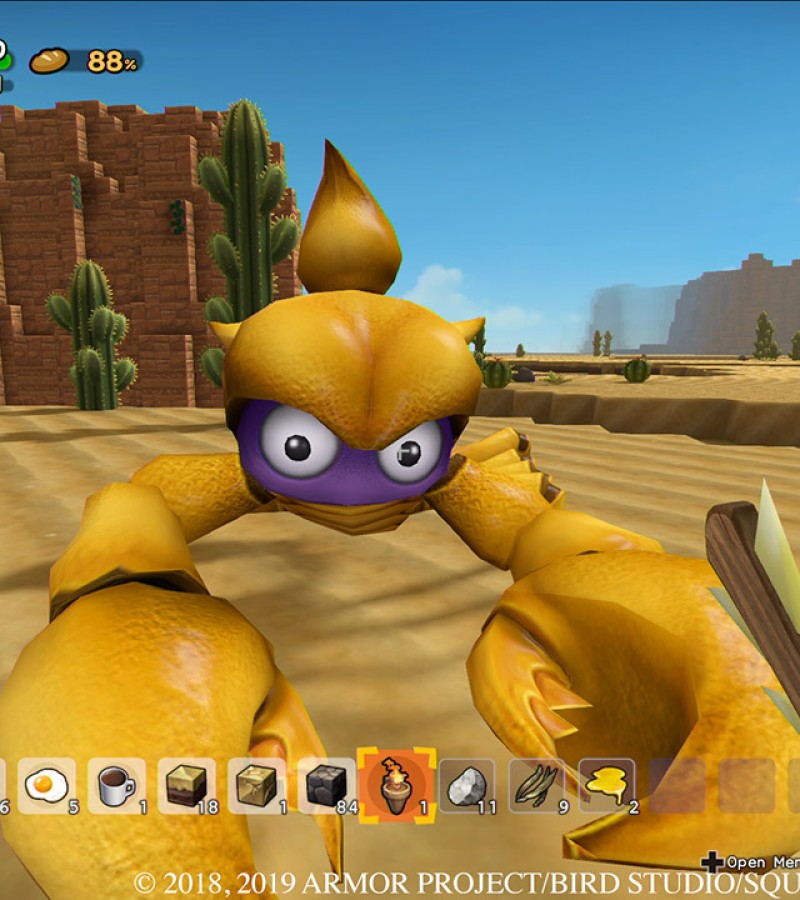Select the grey stone item slot
800x900 pixels.
[x=467, y=785]
